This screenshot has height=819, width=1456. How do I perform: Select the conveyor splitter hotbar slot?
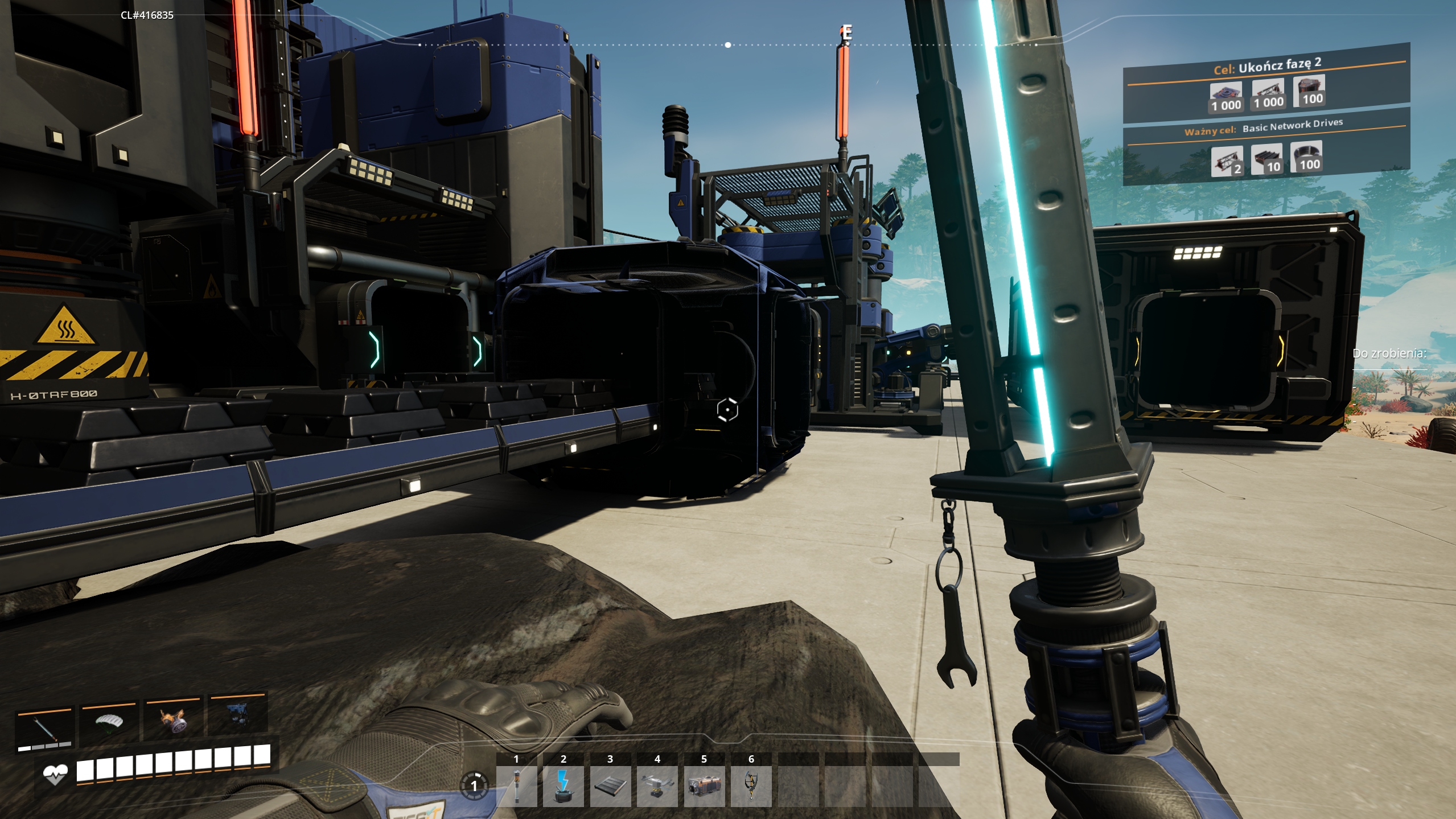pyautogui.click(x=657, y=786)
